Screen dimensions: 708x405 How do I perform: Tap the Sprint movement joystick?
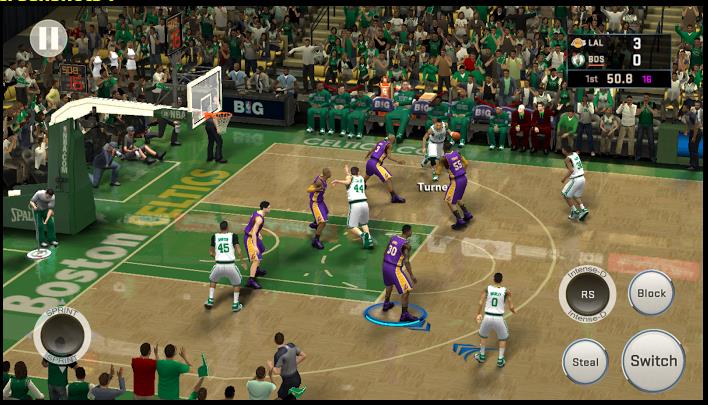[62, 335]
